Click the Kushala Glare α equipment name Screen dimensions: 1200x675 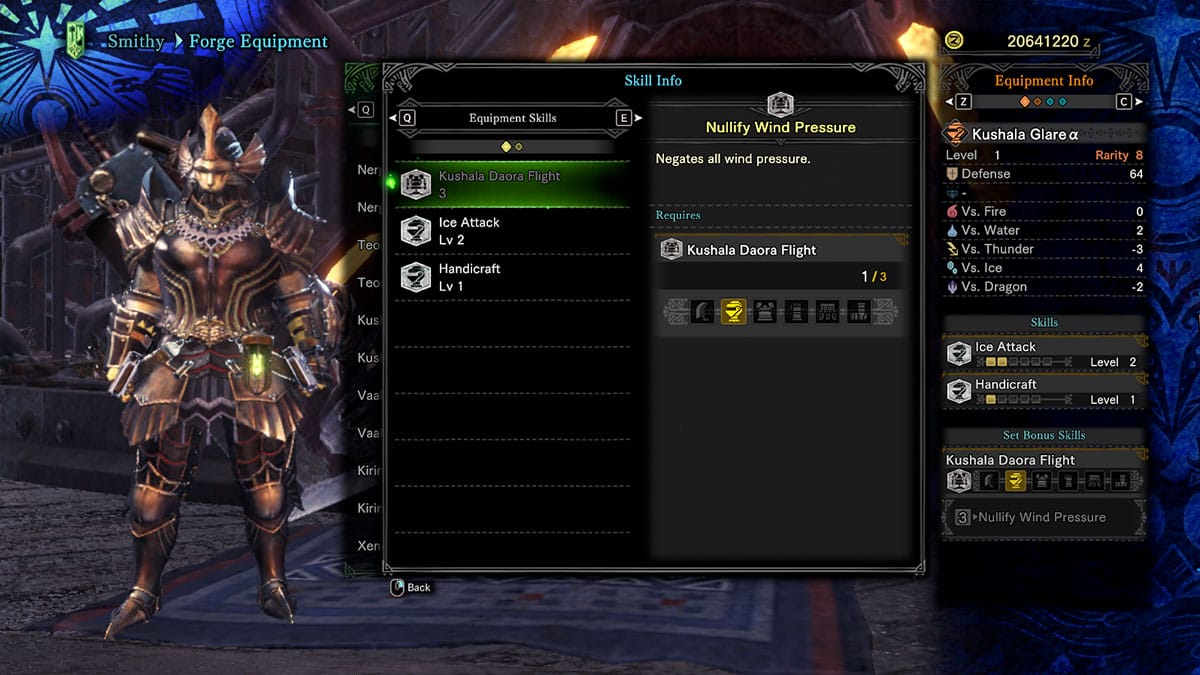click(x=1020, y=134)
